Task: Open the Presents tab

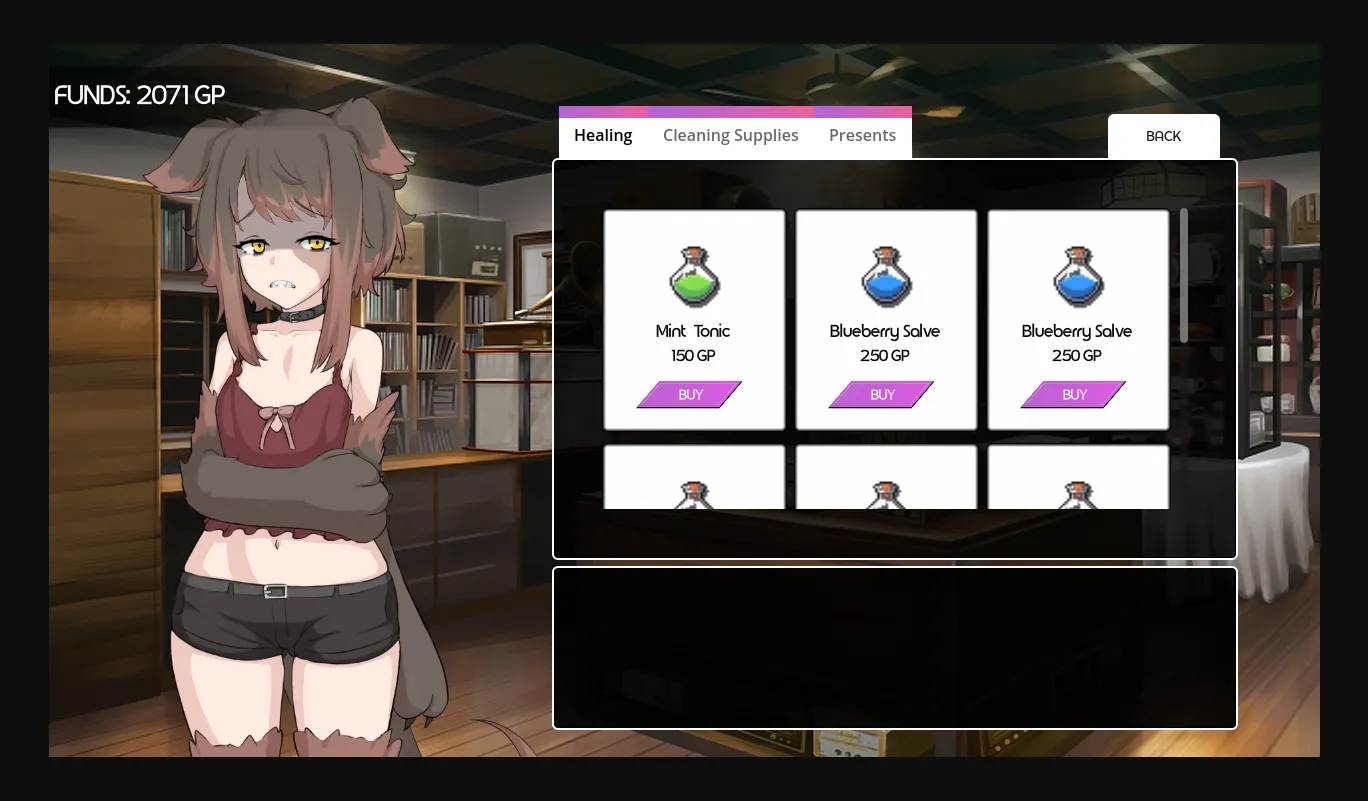Action: pos(862,135)
